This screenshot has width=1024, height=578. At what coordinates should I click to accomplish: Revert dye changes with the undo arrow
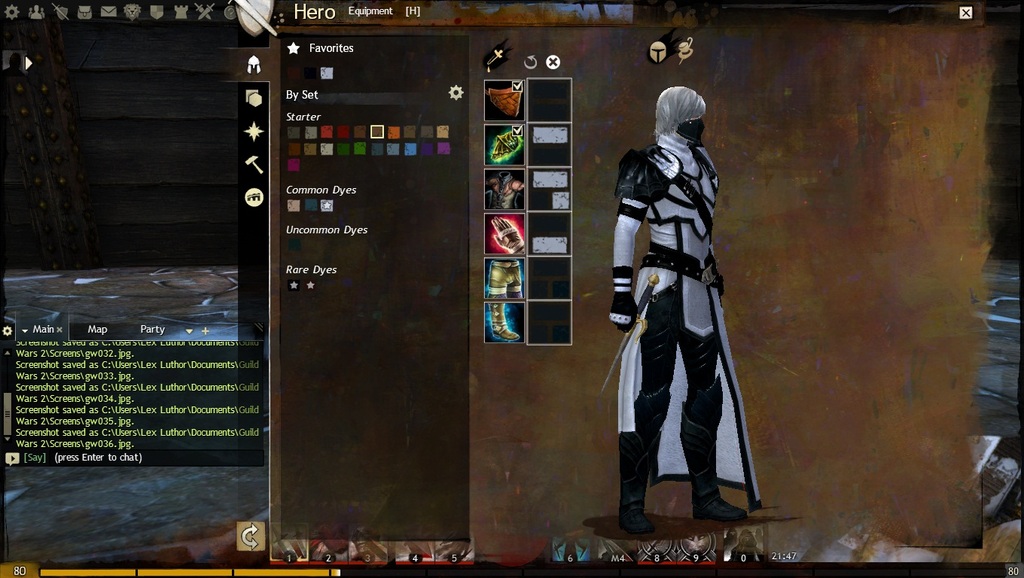tap(530, 62)
